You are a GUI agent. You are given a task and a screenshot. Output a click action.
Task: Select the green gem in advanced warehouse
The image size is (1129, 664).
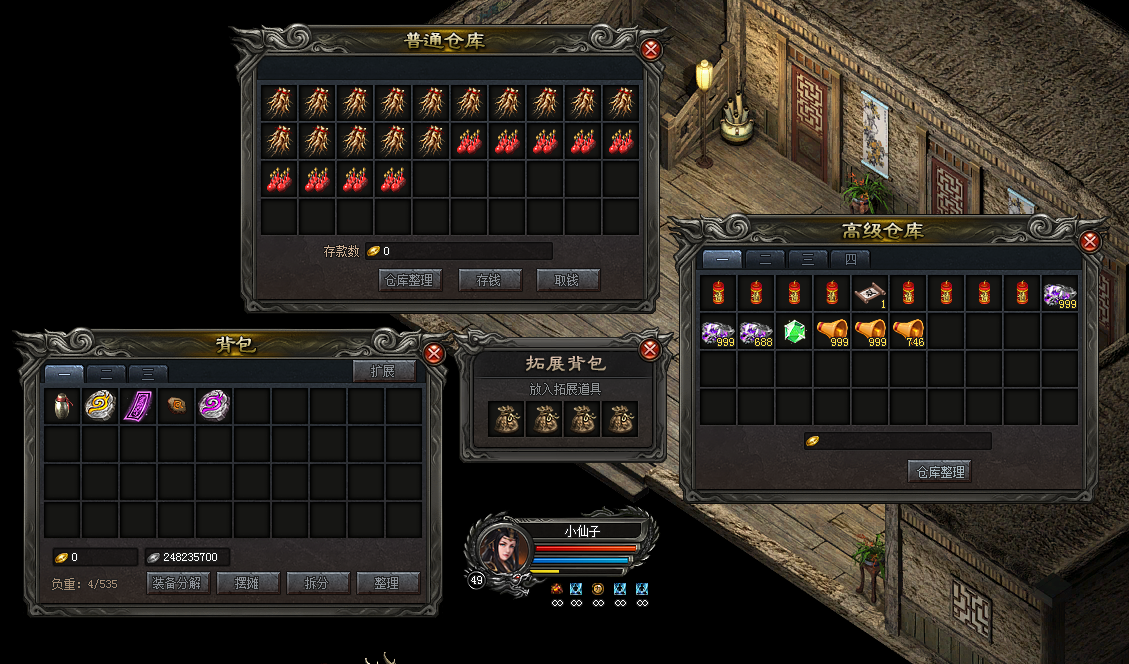coord(794,331)
